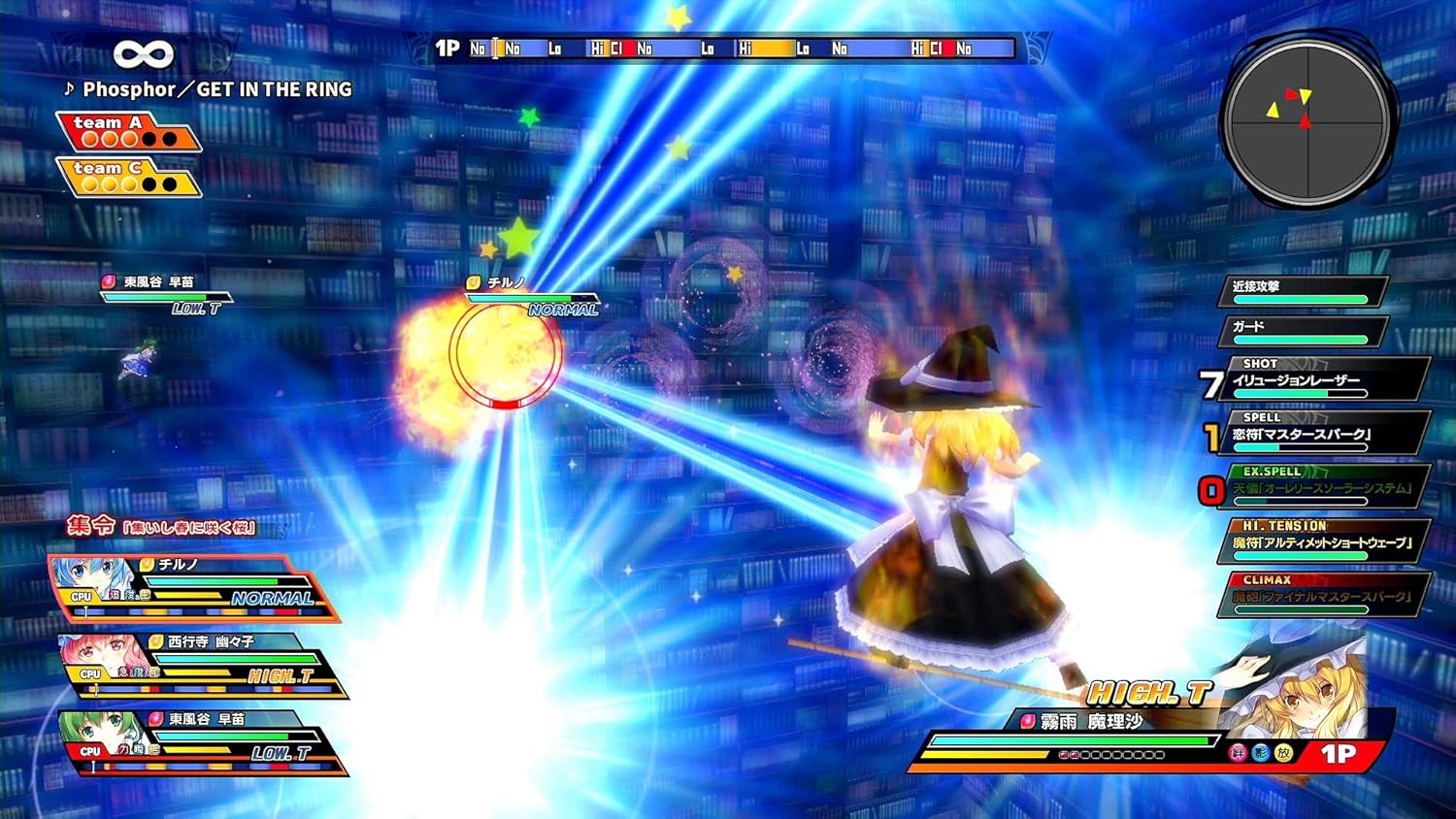Activate the SPELL マスタースパーク slot

[1315, 432]
